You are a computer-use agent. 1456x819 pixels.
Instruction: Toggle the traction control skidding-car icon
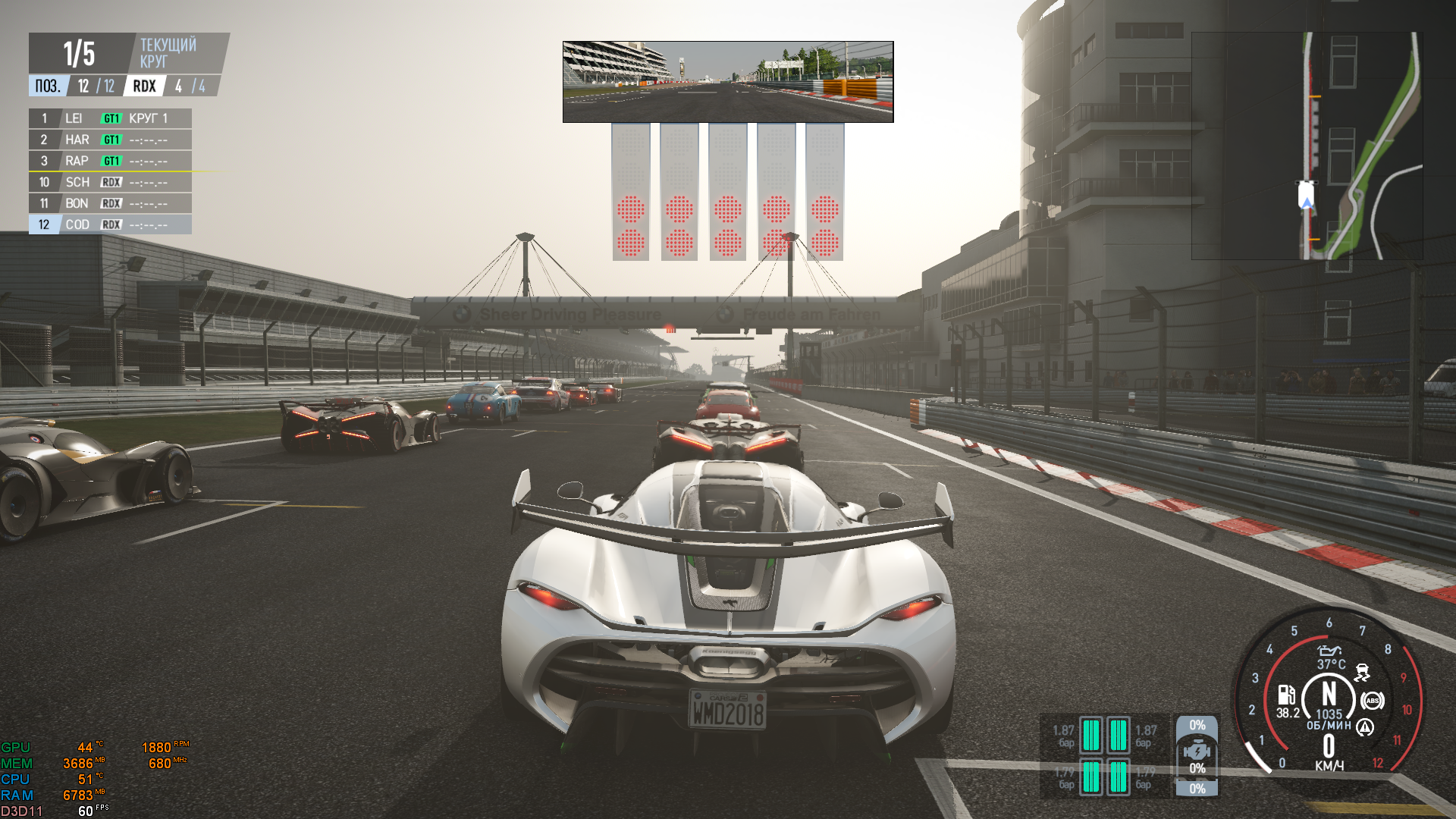(1362, 672)
